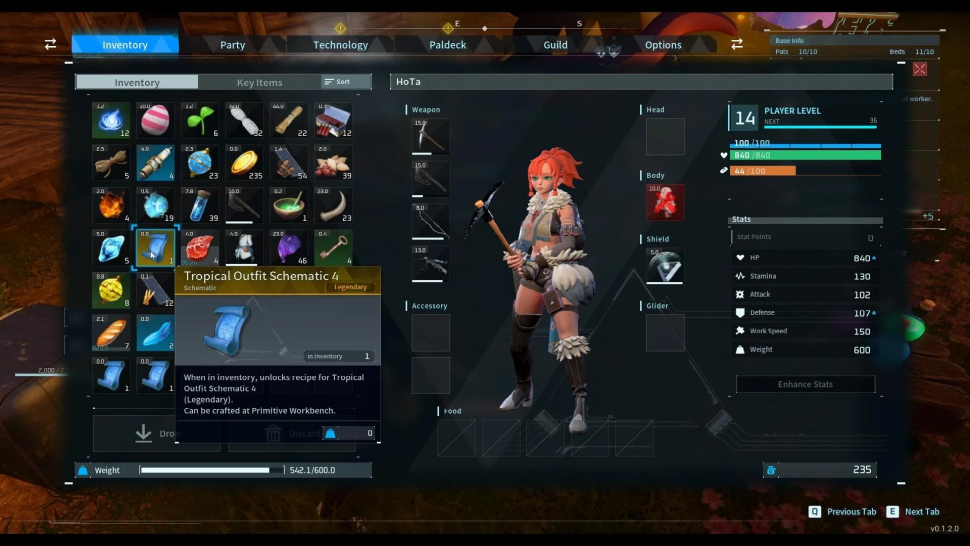Choose the bow in the weapon slots

click(x=431, y=220)
